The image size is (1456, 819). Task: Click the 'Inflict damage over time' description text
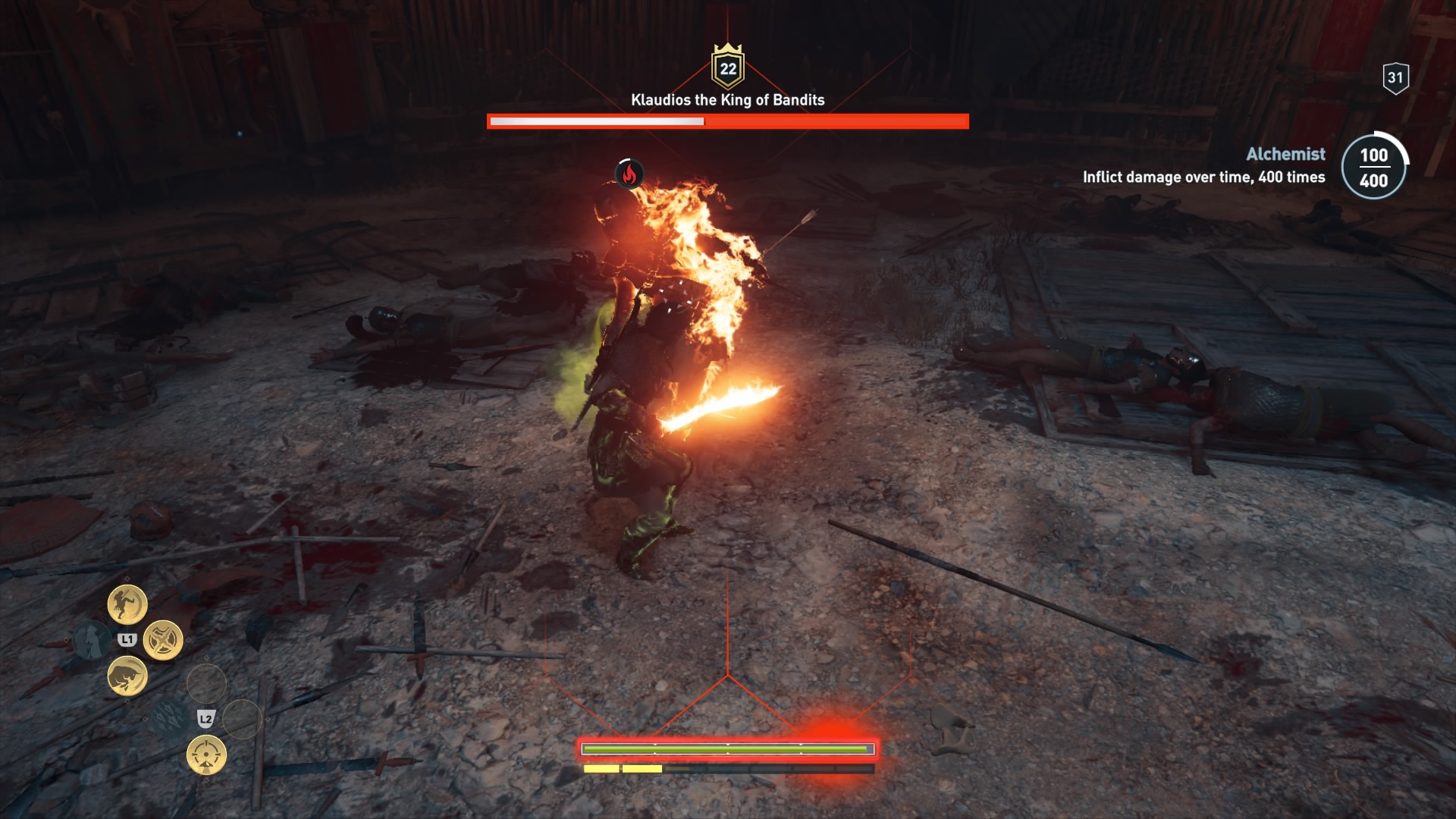coord(1203,177)
